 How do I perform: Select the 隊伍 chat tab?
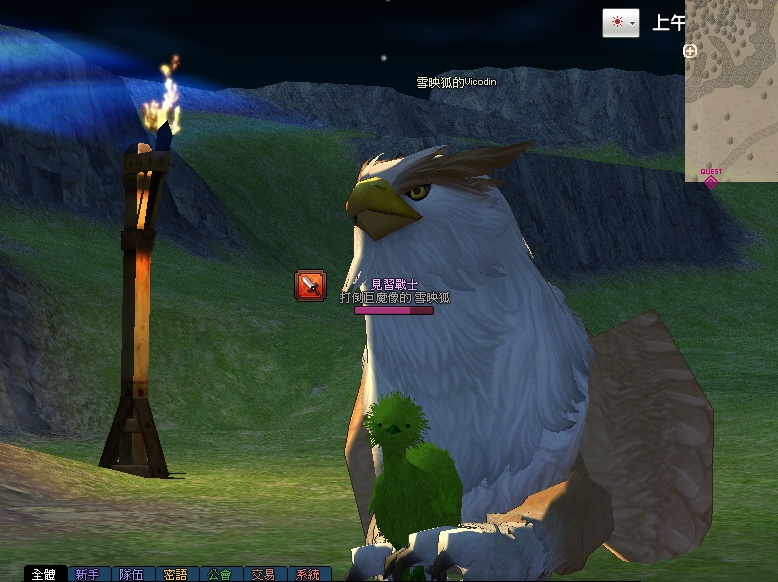[x=131, y=575]
